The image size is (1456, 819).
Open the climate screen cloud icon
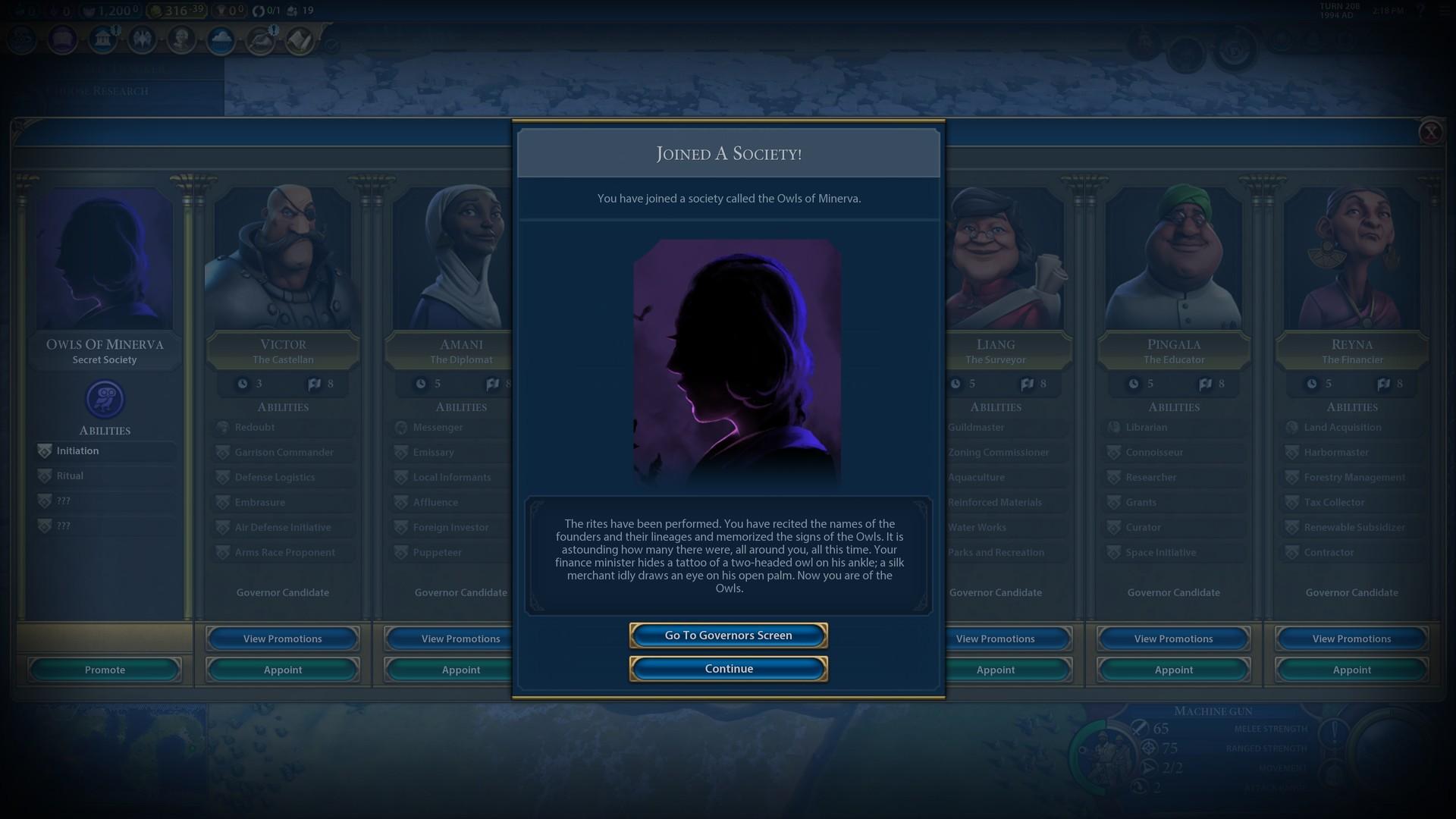pyautogui.click(x=220, y=39)
